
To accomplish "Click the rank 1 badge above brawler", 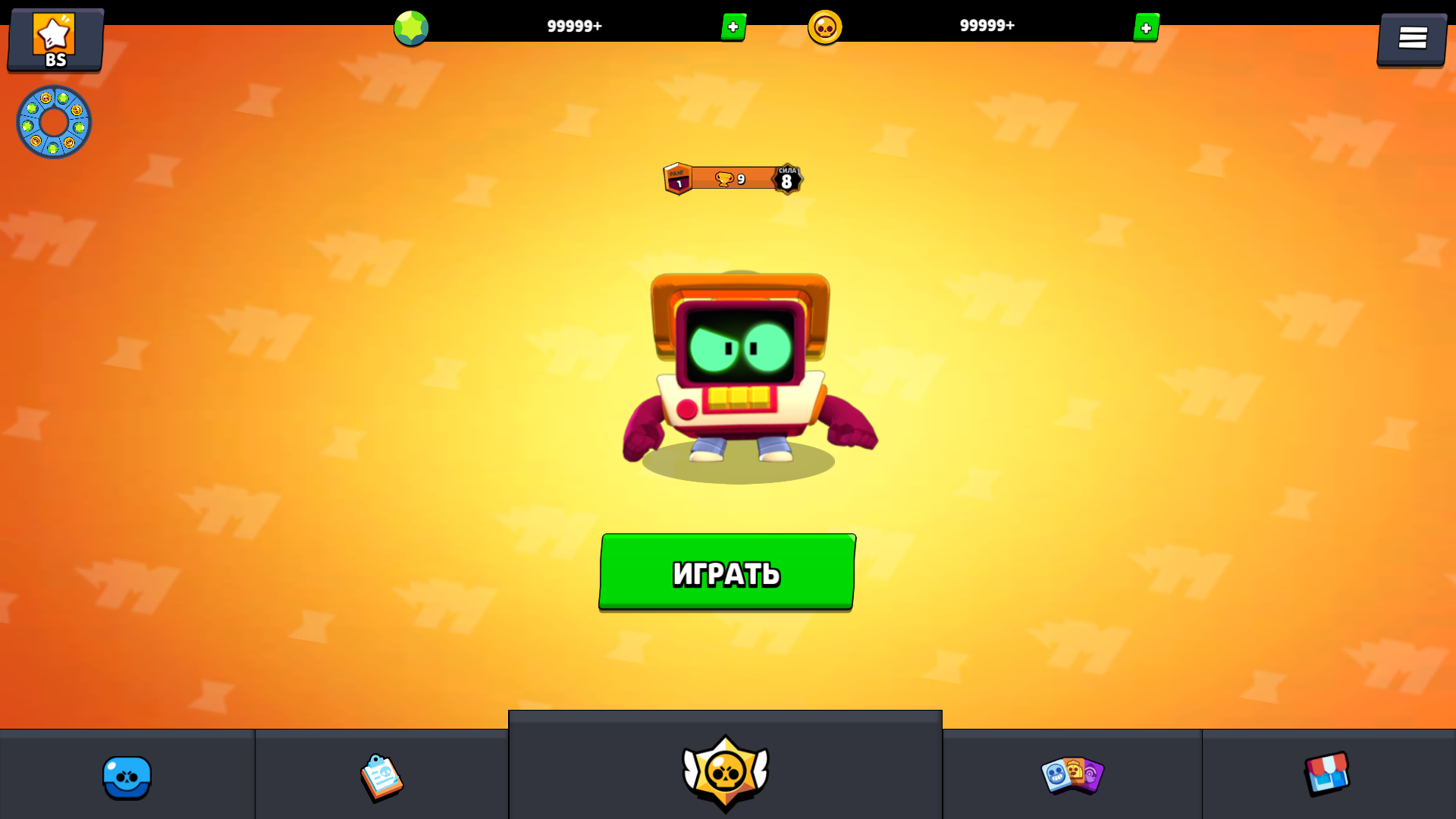I will [x=677, y=179].
